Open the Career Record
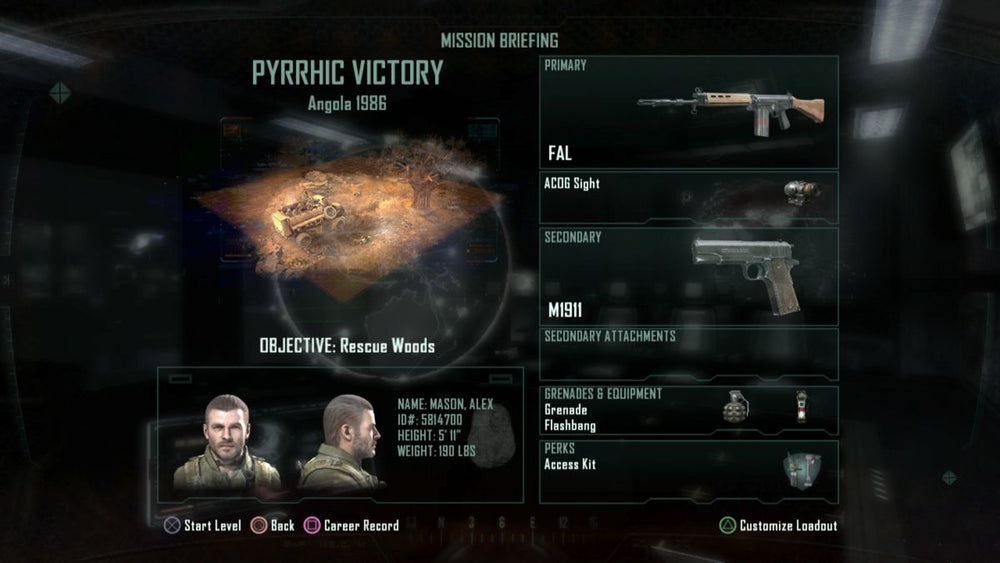 coord(352,525)
